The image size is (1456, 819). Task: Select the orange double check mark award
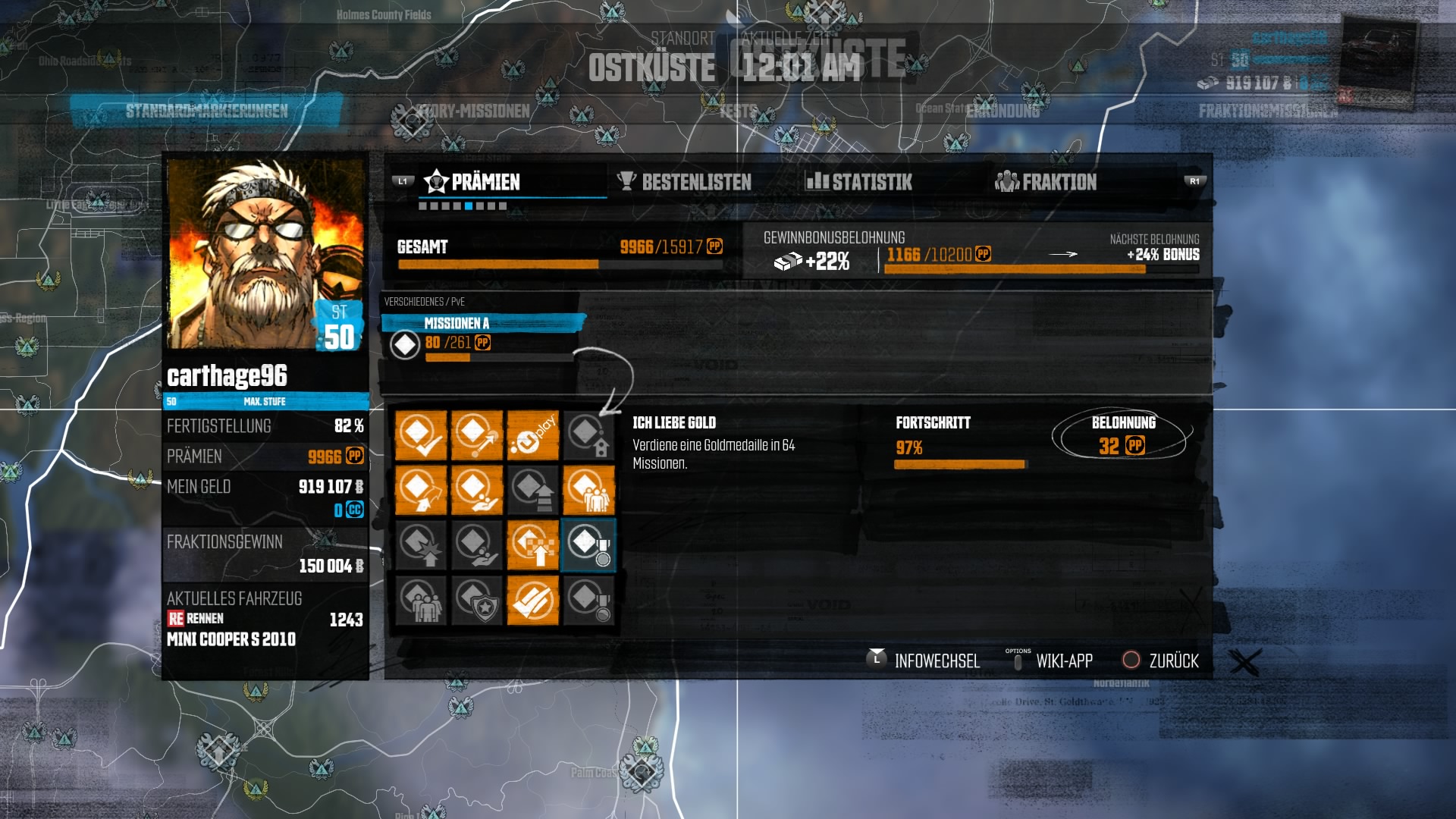pos(533,600)
